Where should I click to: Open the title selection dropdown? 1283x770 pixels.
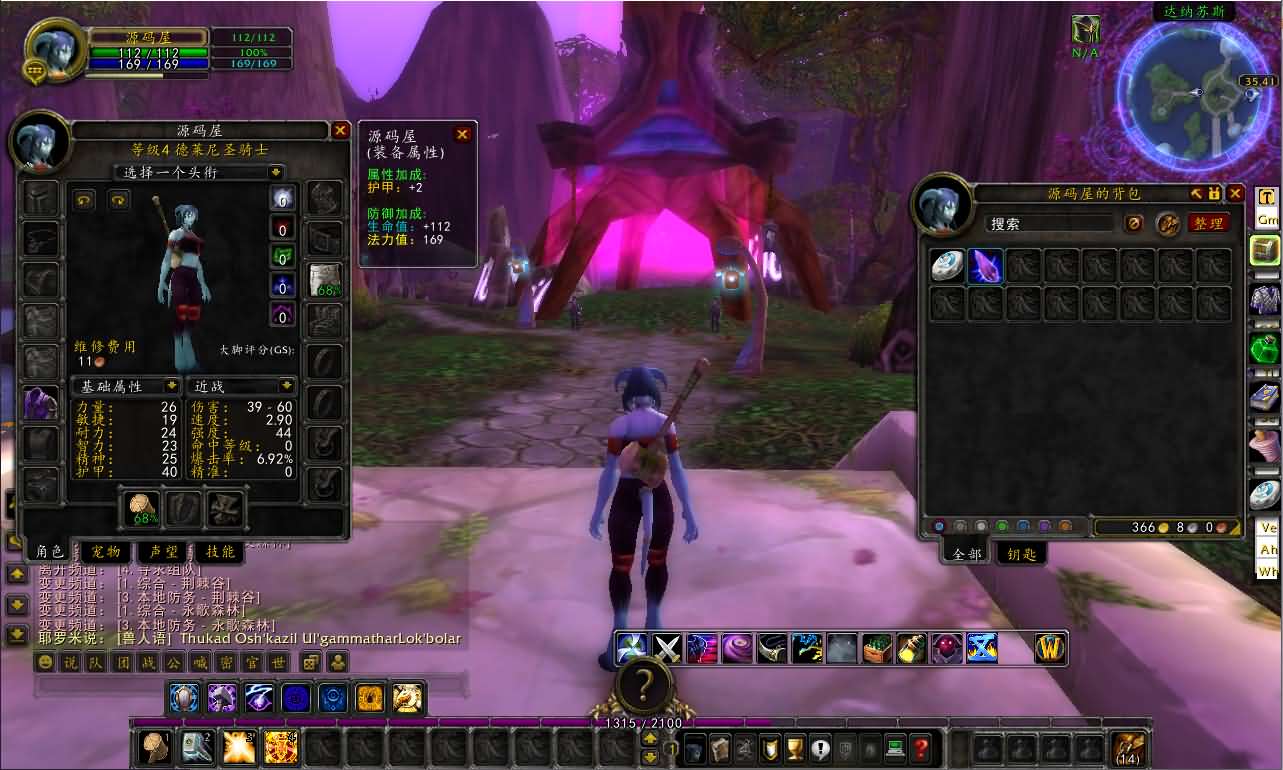point(198,172)
